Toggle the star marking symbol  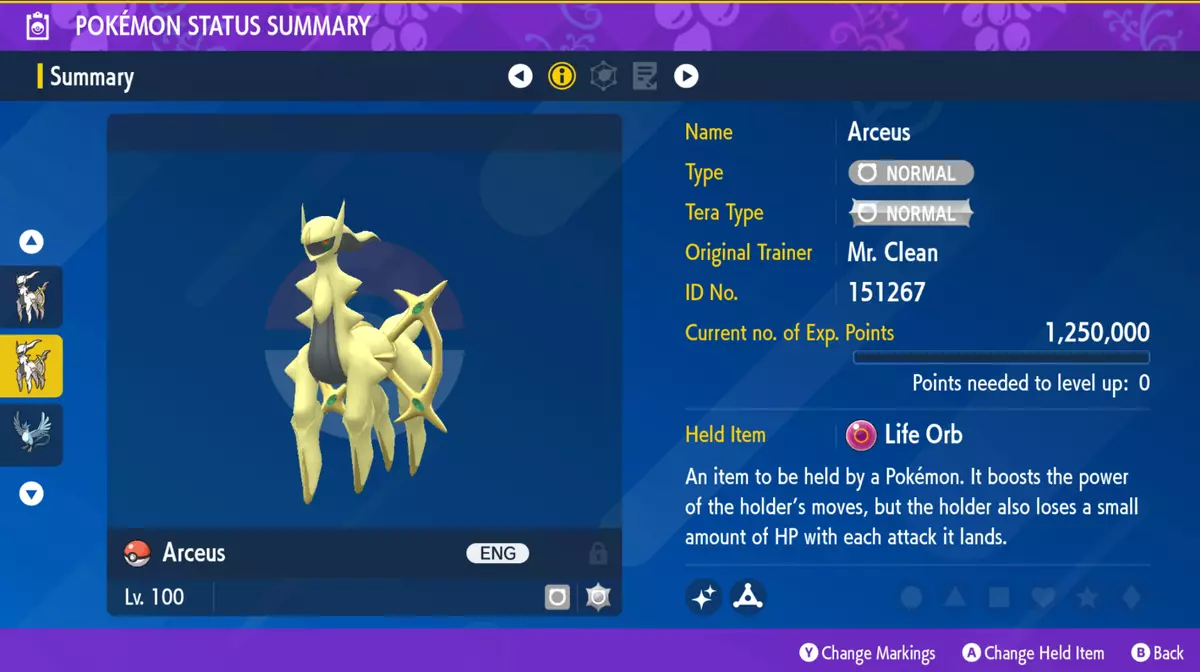click(x=1087, y=598)
